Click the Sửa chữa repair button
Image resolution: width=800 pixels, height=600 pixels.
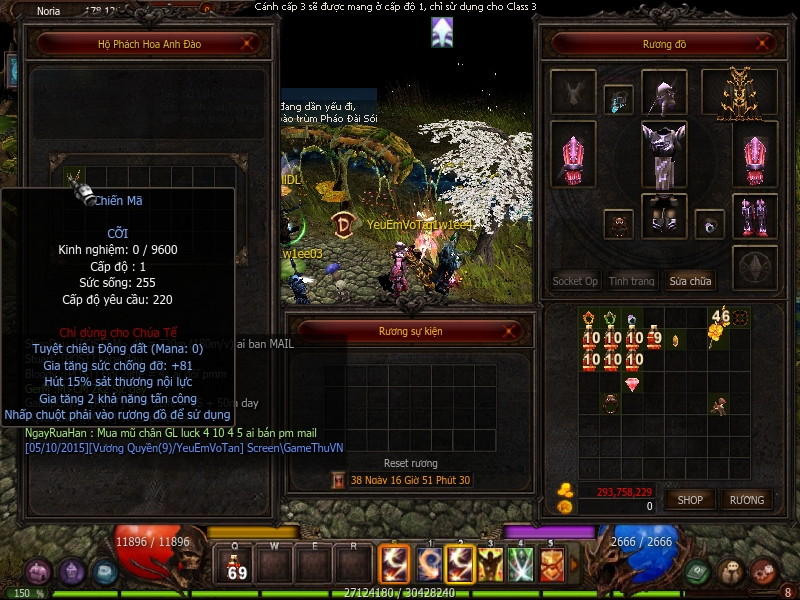click(x=691, y=281)
